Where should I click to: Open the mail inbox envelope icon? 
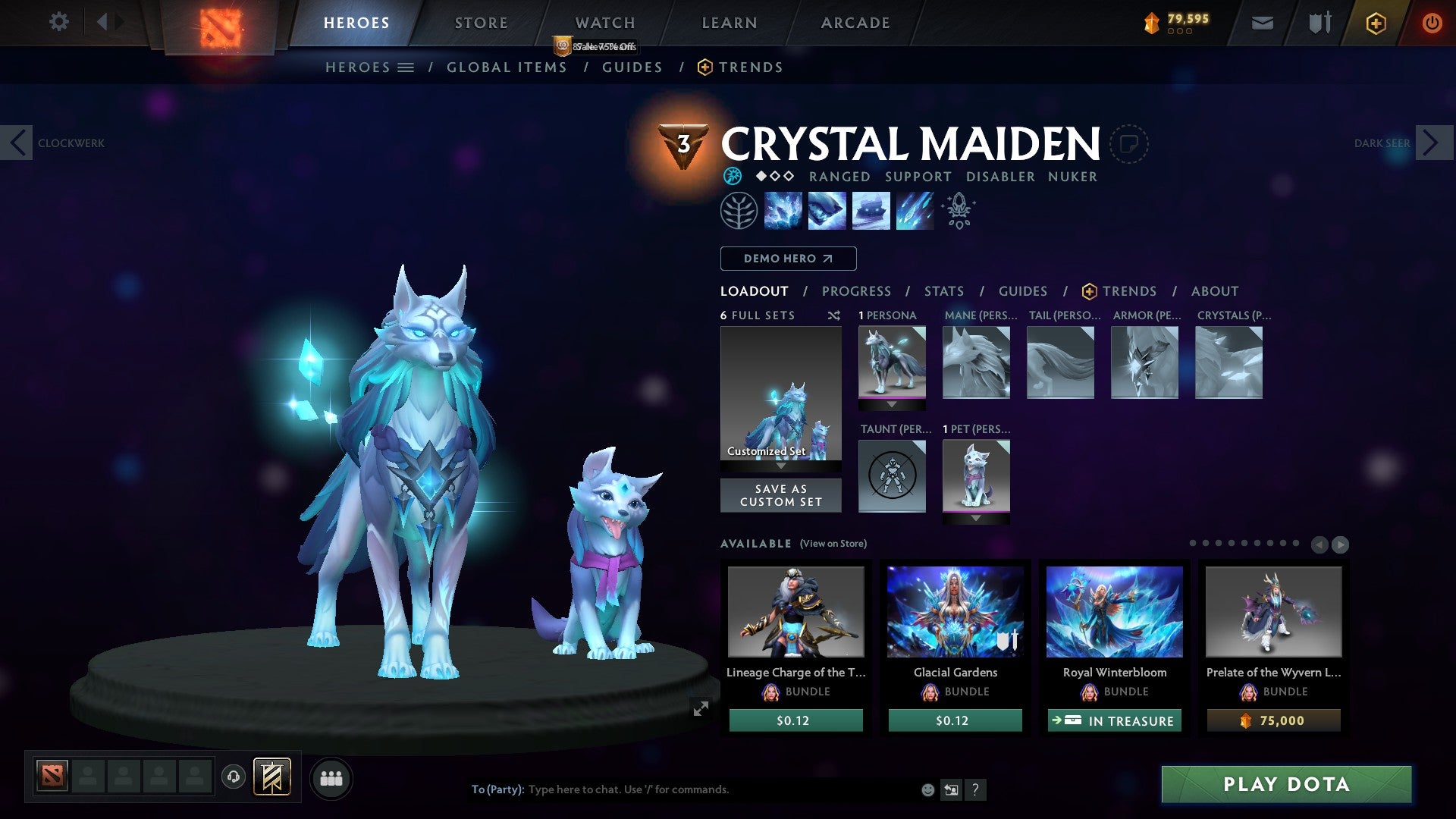pyautogui.click(x=1263, y=23)
